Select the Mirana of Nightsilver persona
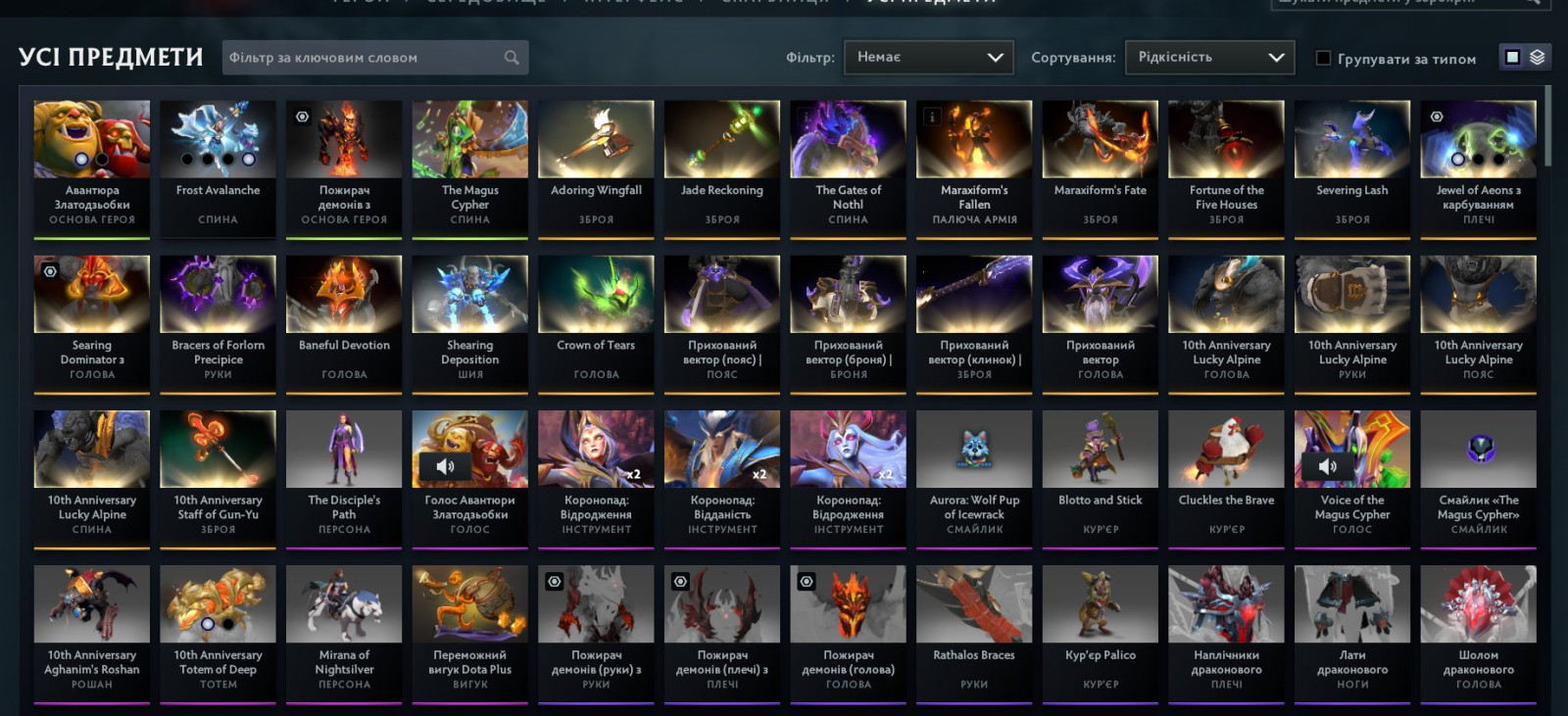The image size is (1568, 716). pyautogui.click(x=344, y=631)
